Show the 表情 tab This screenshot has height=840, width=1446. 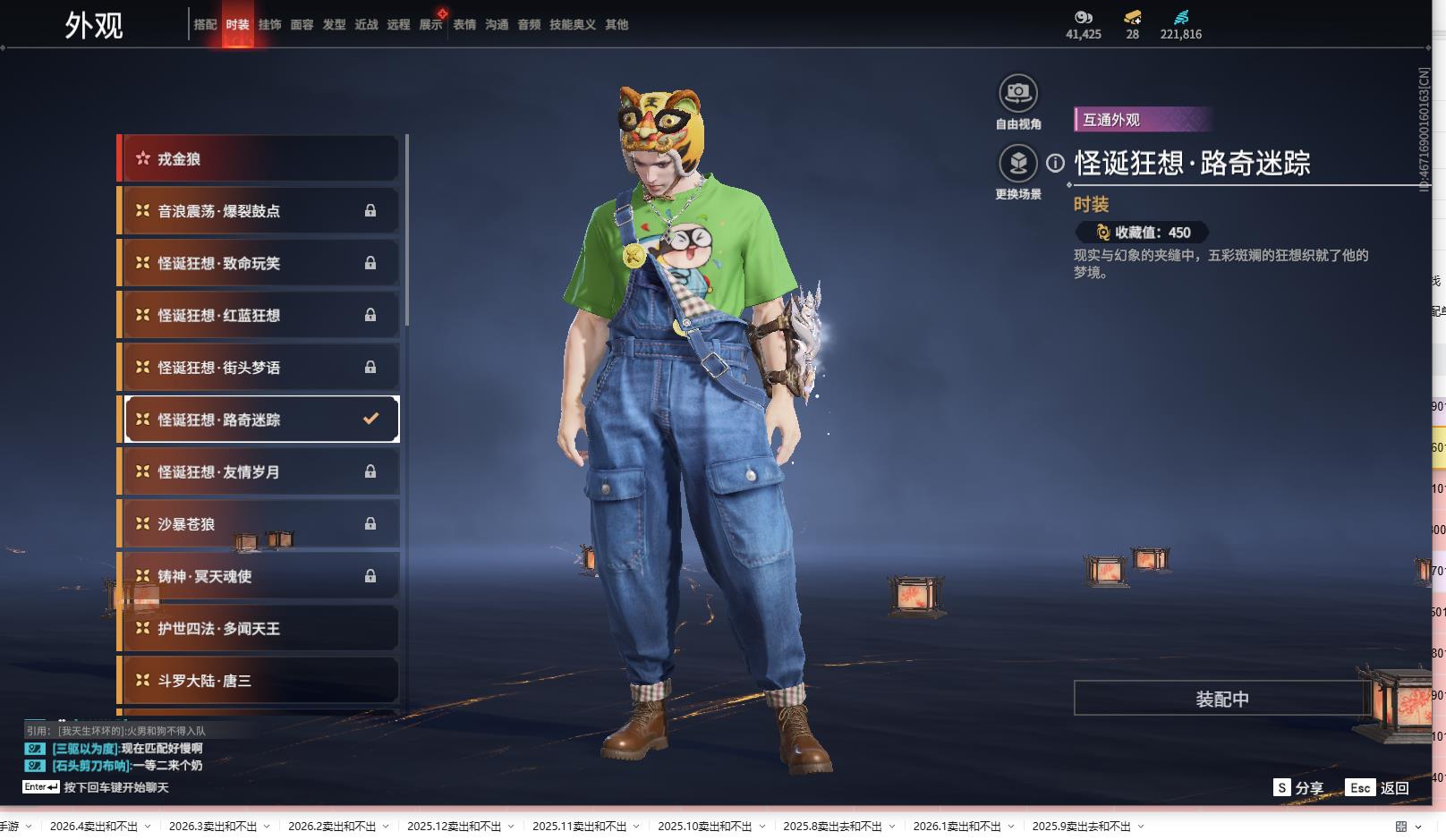coord(464,25)
